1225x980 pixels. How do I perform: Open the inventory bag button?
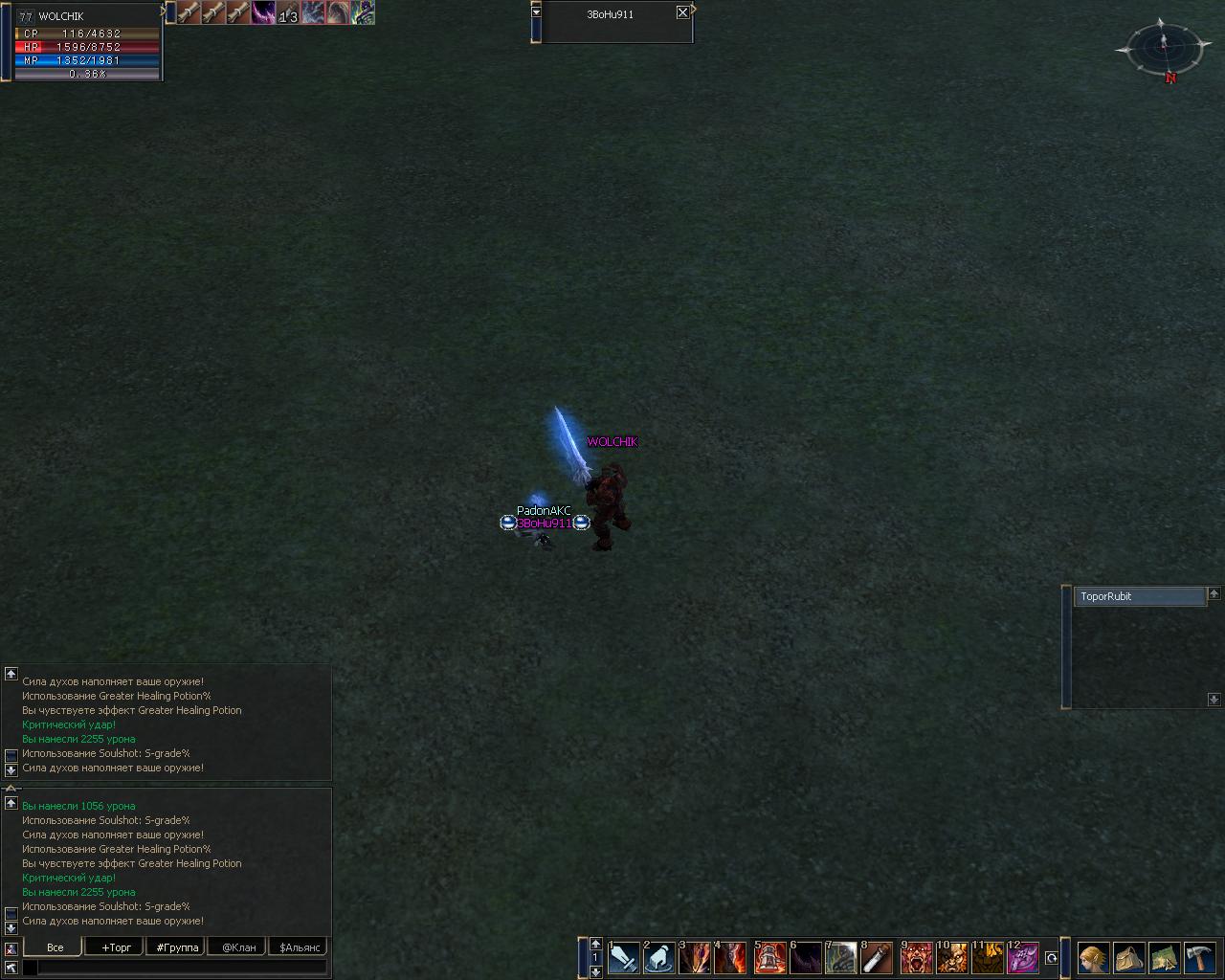pyautogui.click(x=1128, y=958)
